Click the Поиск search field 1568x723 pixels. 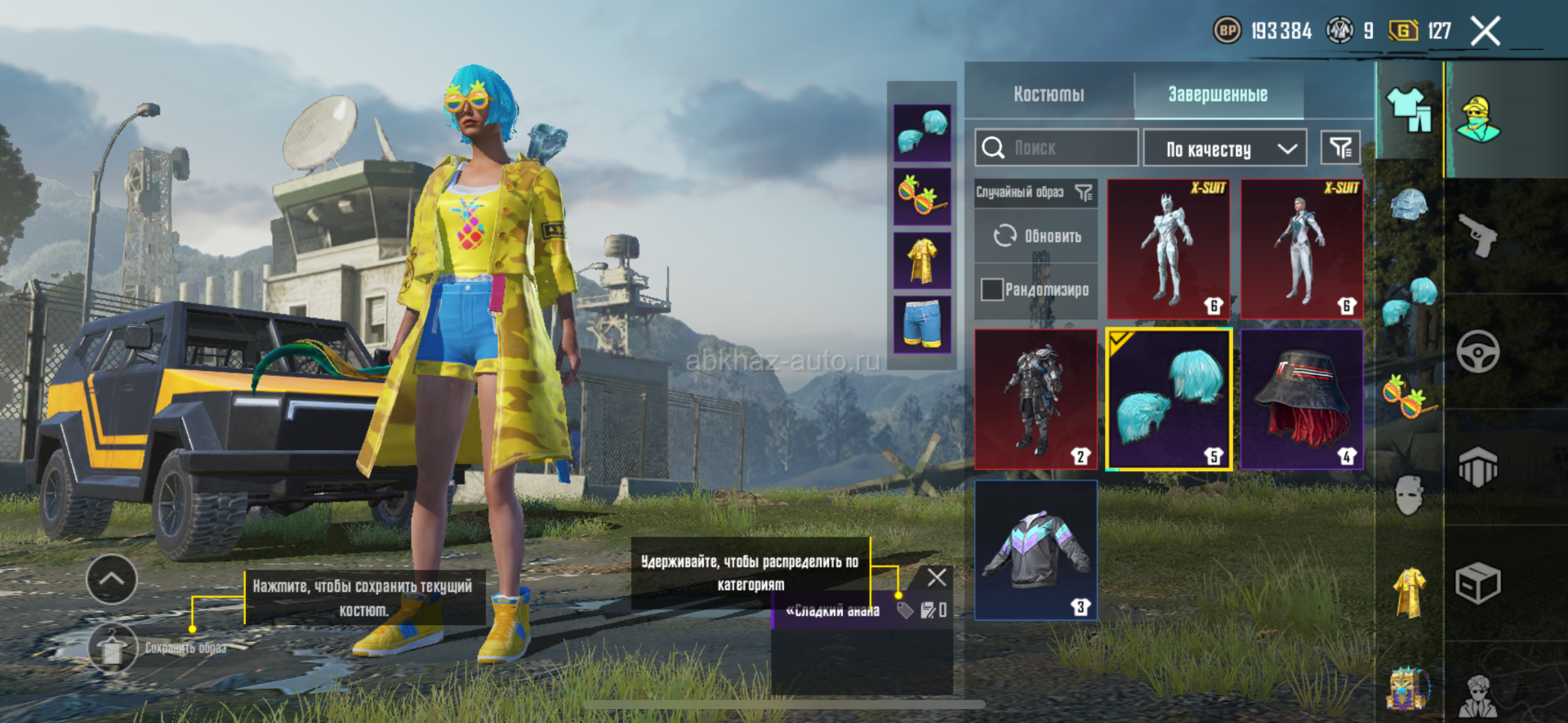pyautogui.click(x=1056, y=148)
